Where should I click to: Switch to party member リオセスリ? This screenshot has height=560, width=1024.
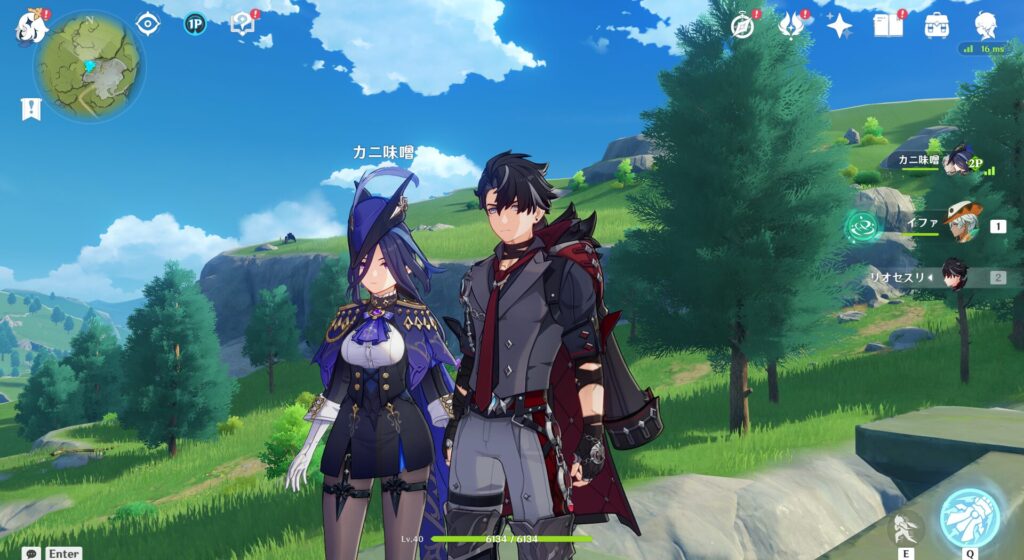(956, 277)
